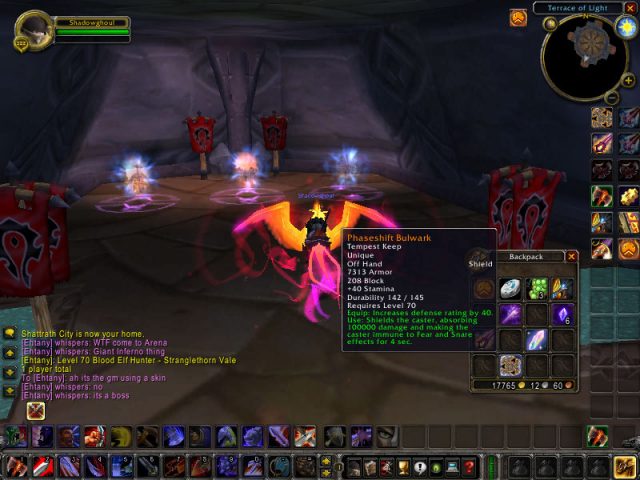Select the purple crystal stack of six
640x480 pixels.
pyautogui.click(x=563, y=314)
